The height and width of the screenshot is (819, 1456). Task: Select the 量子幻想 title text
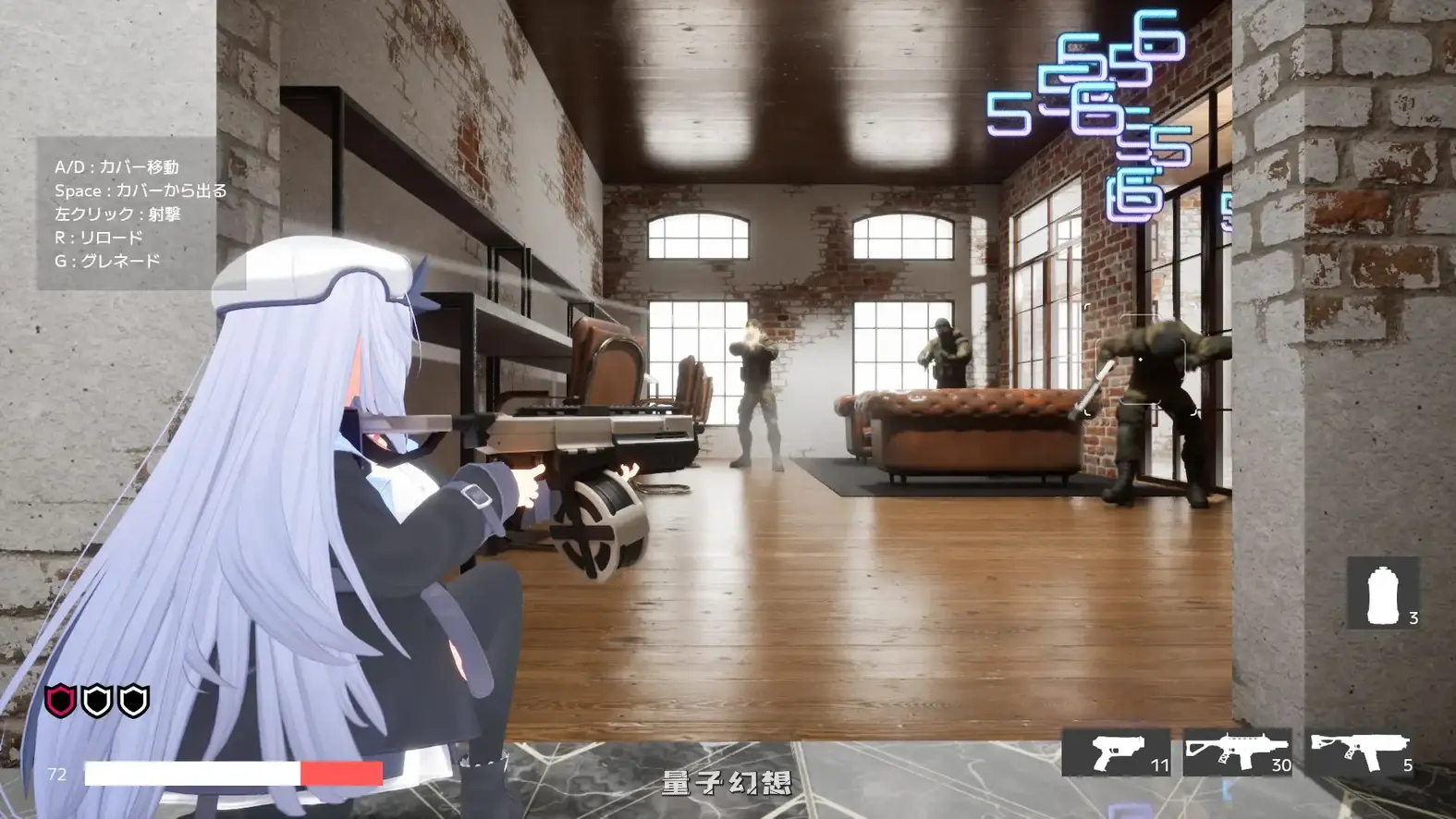[x=726, y=782]
